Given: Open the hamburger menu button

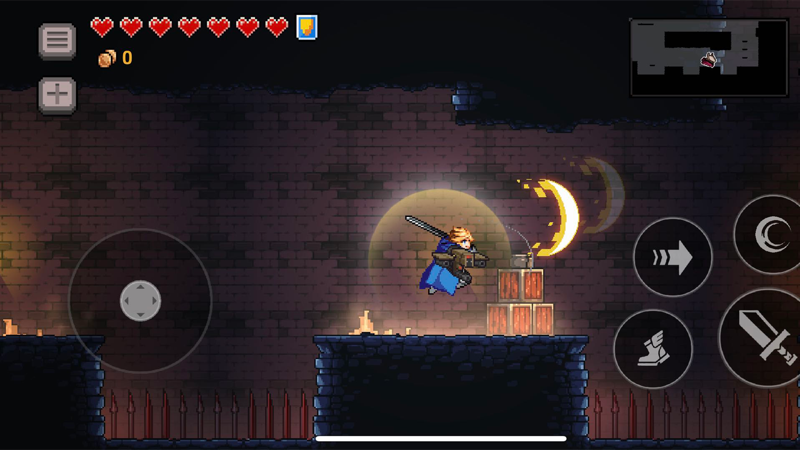Looking at the screenshot, I should click(57, 41).
